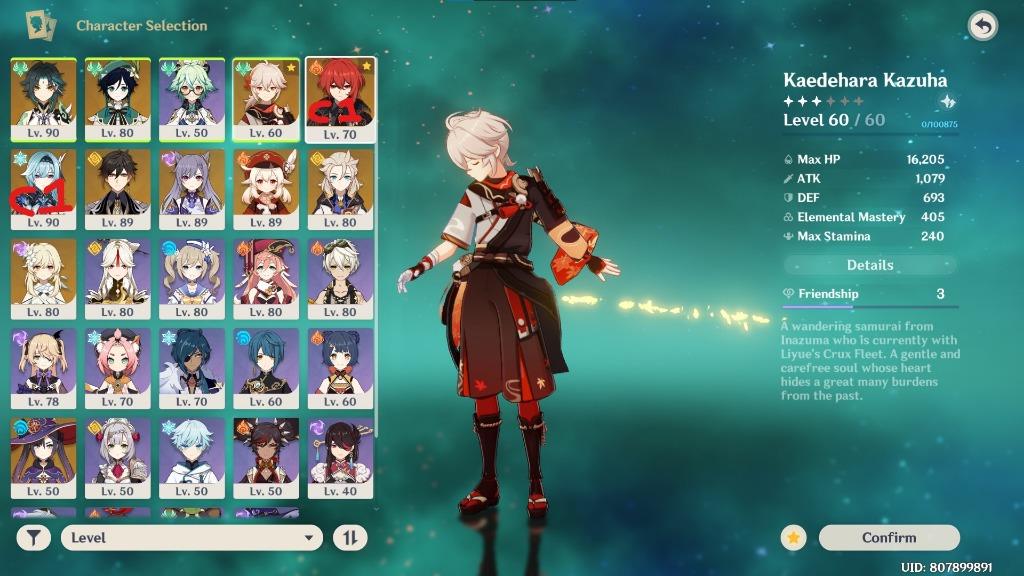Select Mona's Lv. 50 portrait

[43, 457]
